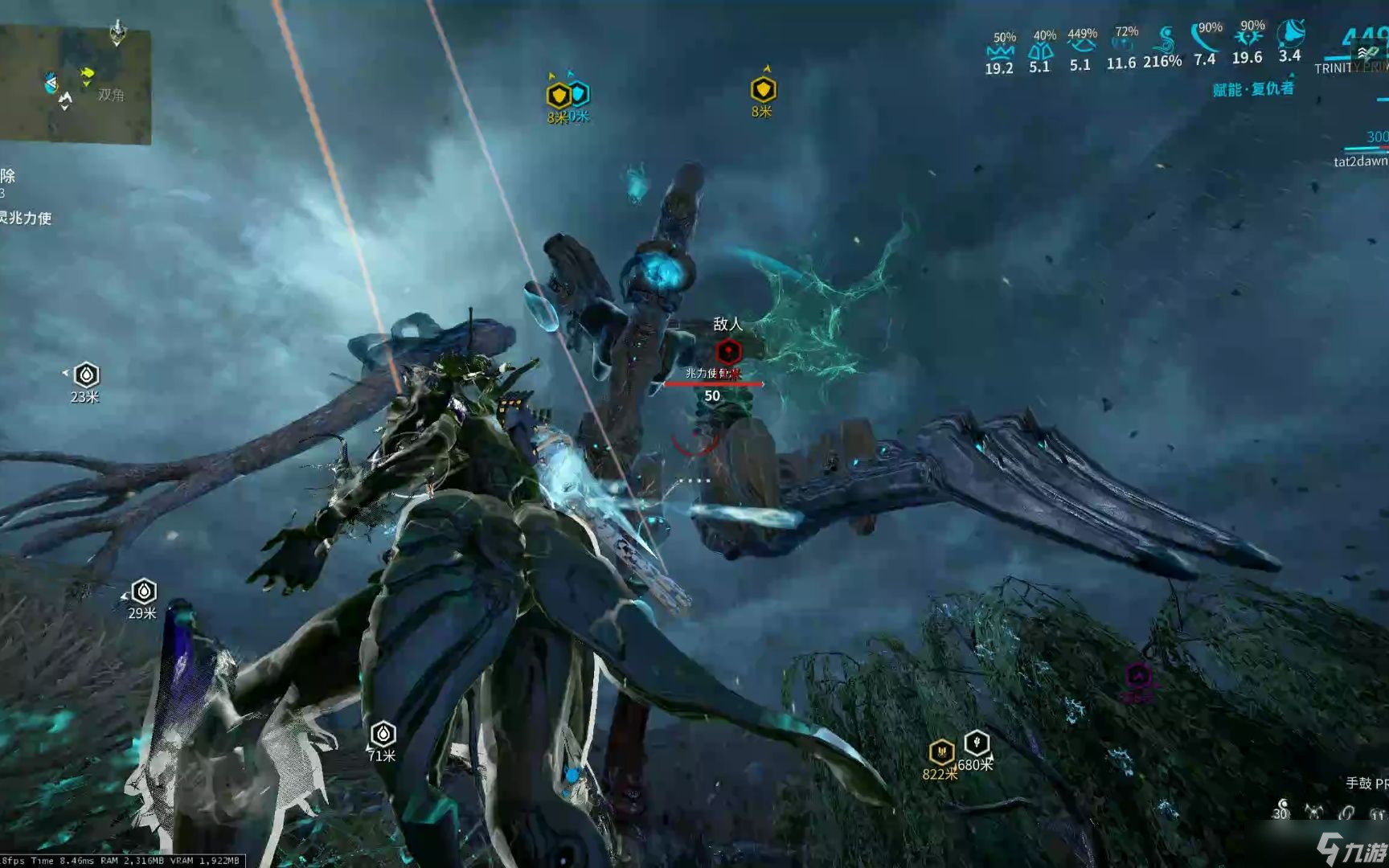
Task: Click the lone yellow shield marker at 8米
Action: coord(763,89)
